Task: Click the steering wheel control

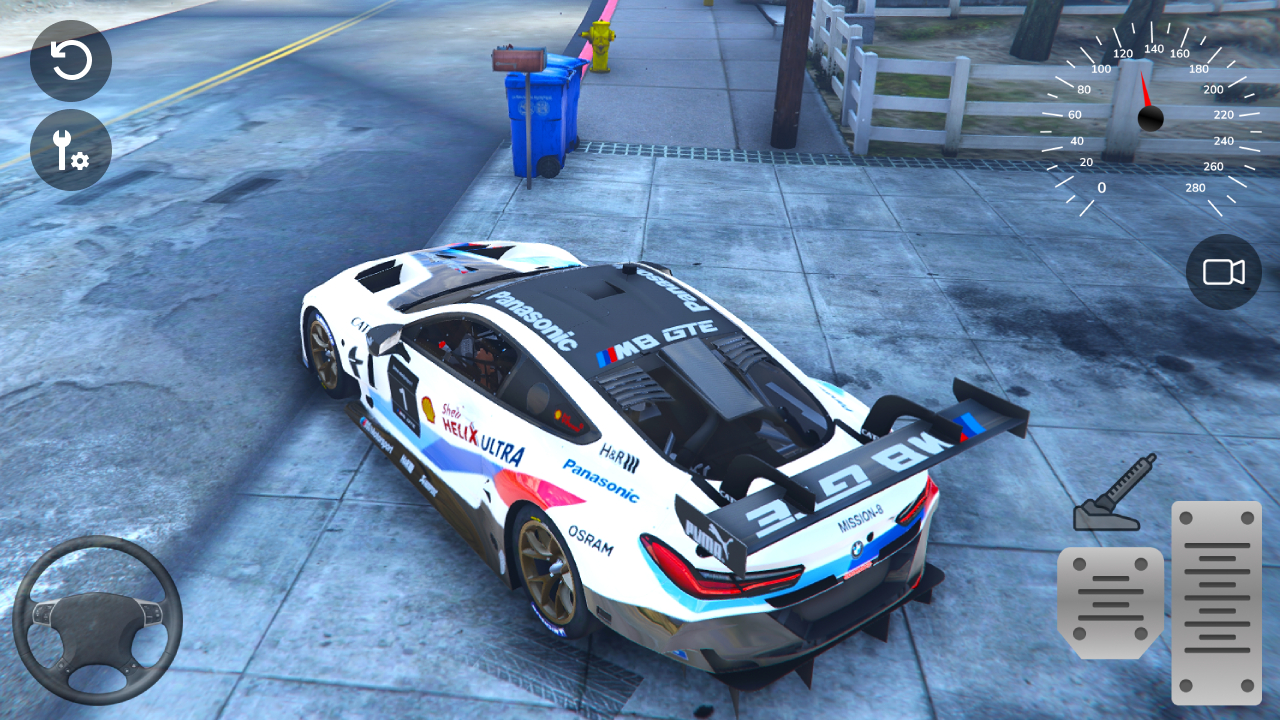Action: [x=97, y=619]
